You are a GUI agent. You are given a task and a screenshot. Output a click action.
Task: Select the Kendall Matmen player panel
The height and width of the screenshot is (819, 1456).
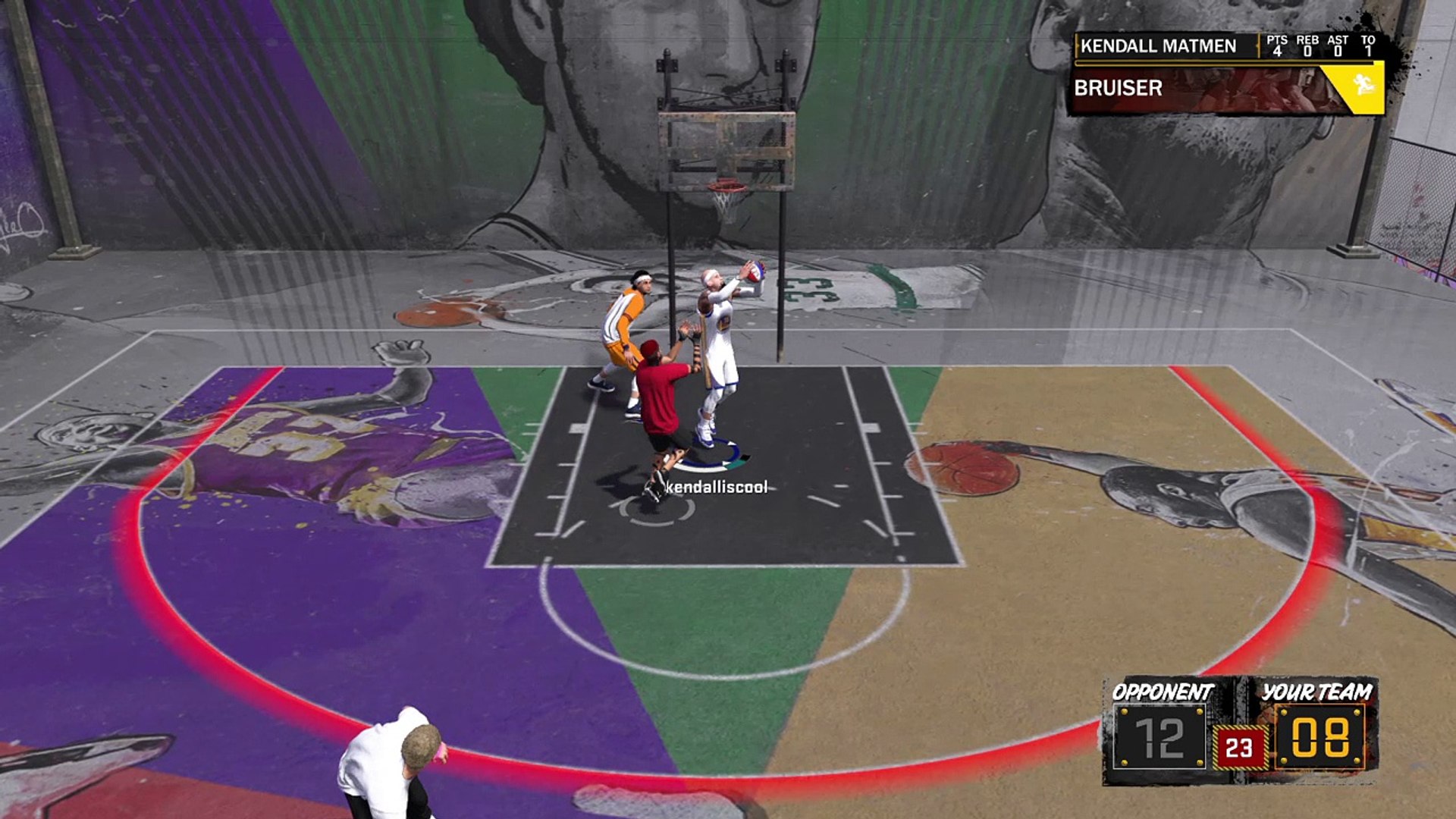[x=1159, y=46]
